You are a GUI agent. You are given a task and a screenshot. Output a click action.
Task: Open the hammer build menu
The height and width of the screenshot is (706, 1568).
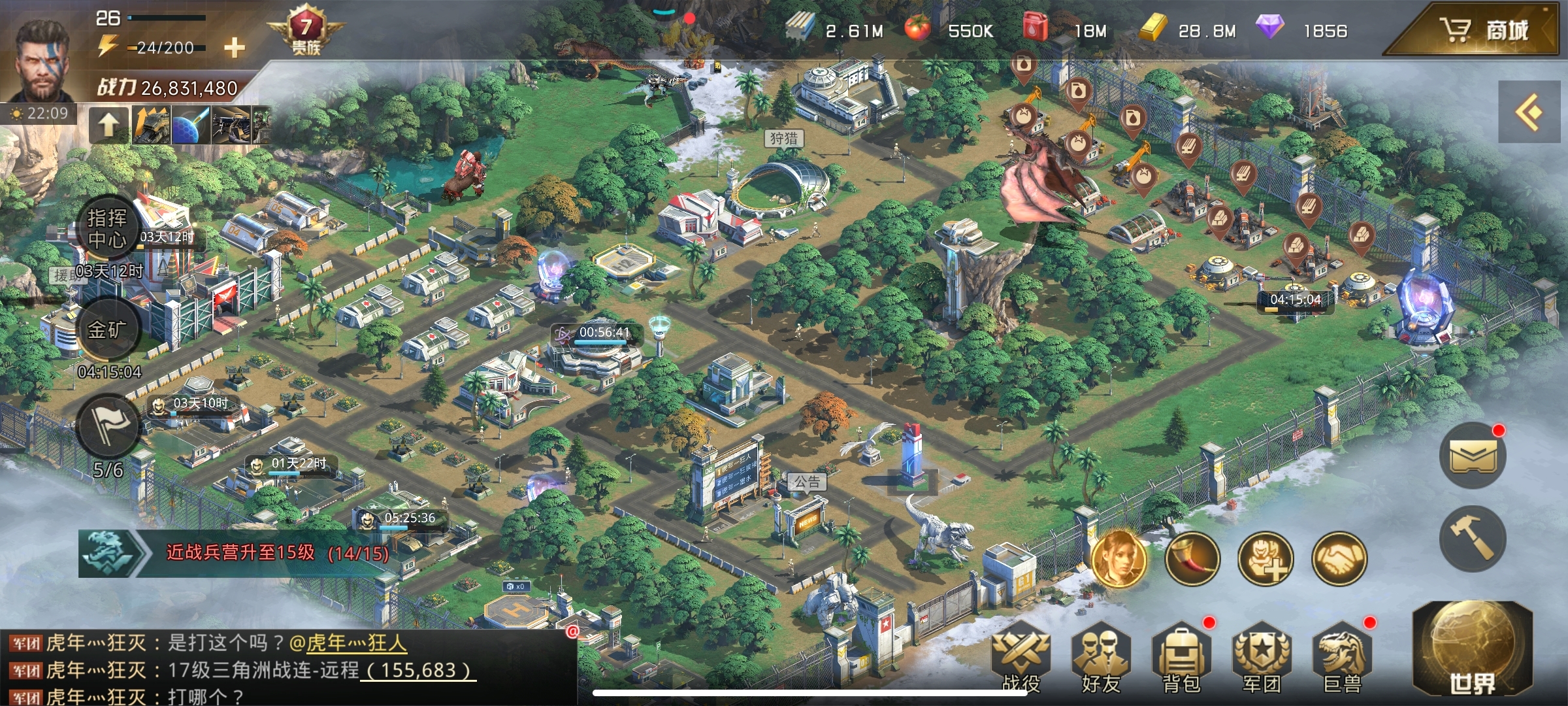1473,539
